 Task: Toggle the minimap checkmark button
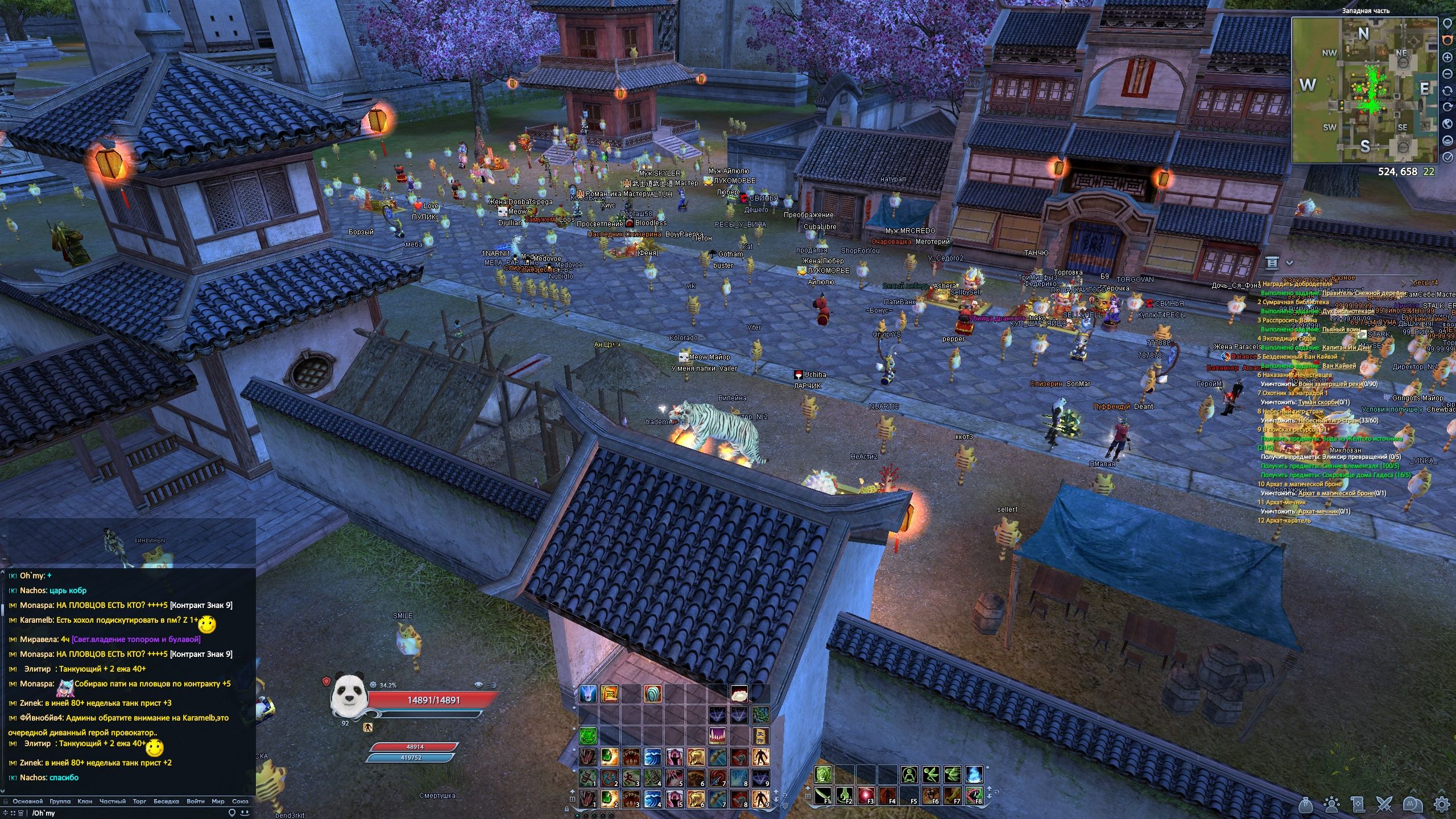[x=1448, y=157]
